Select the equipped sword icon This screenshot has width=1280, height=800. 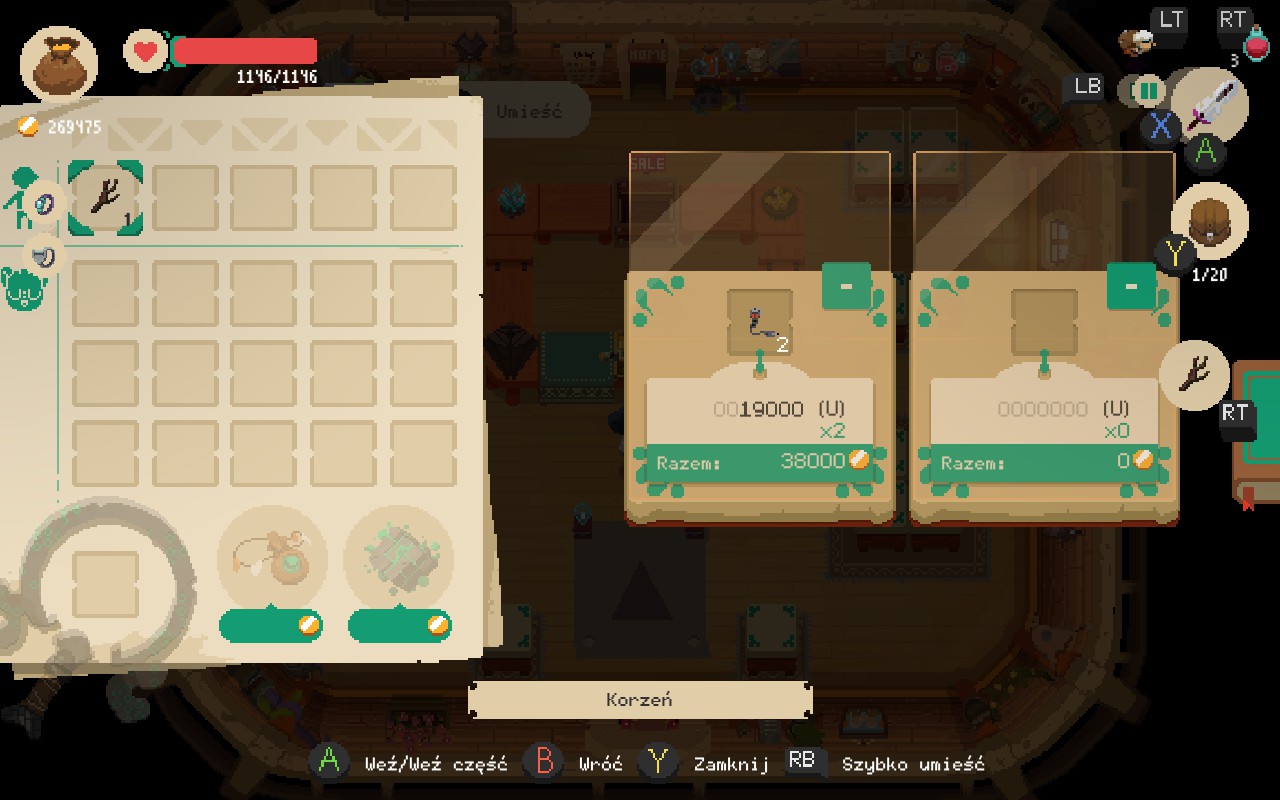click(x=1212, y=104)
